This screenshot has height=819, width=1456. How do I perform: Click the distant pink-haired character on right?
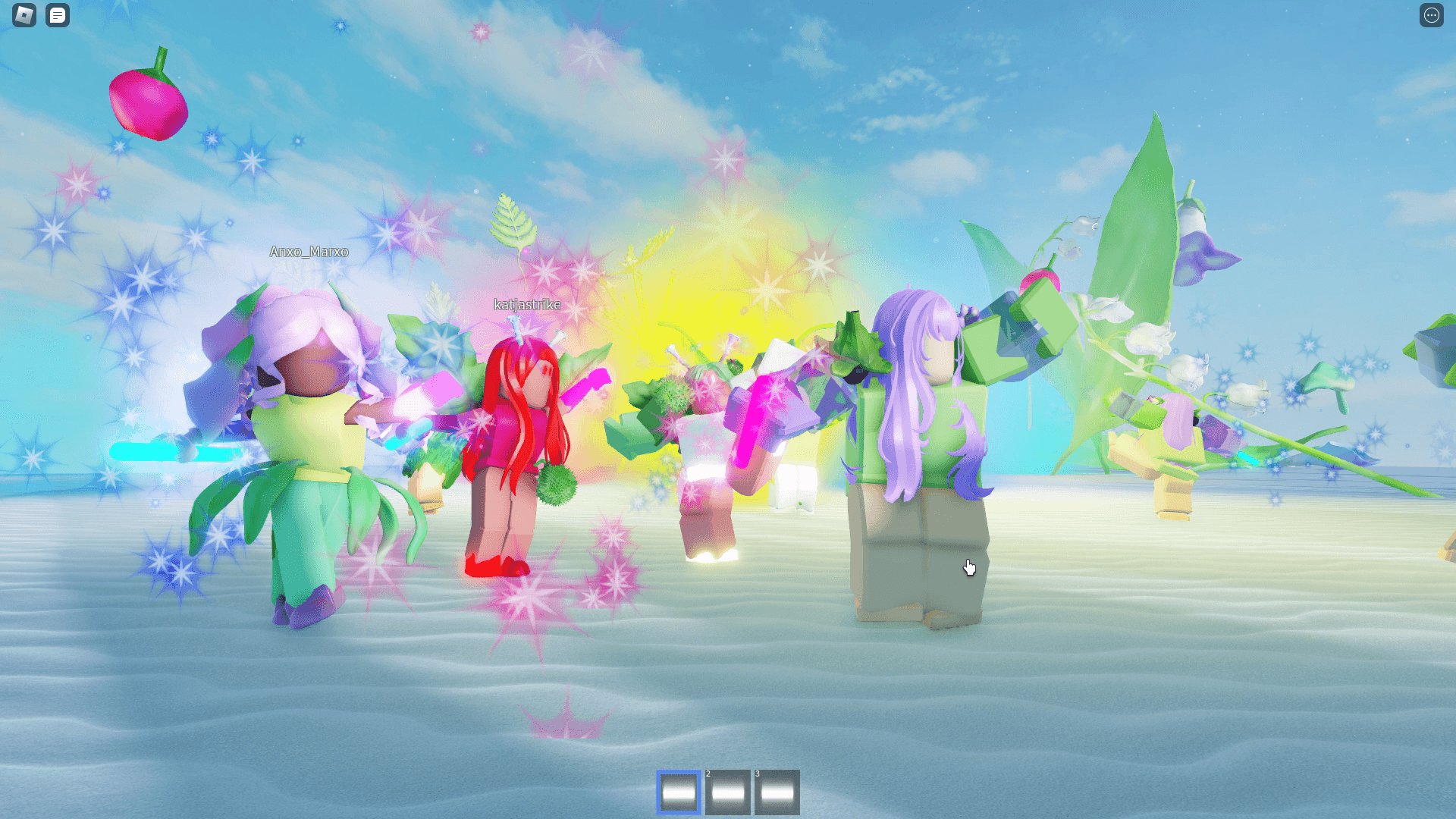tap(1175, 432)
